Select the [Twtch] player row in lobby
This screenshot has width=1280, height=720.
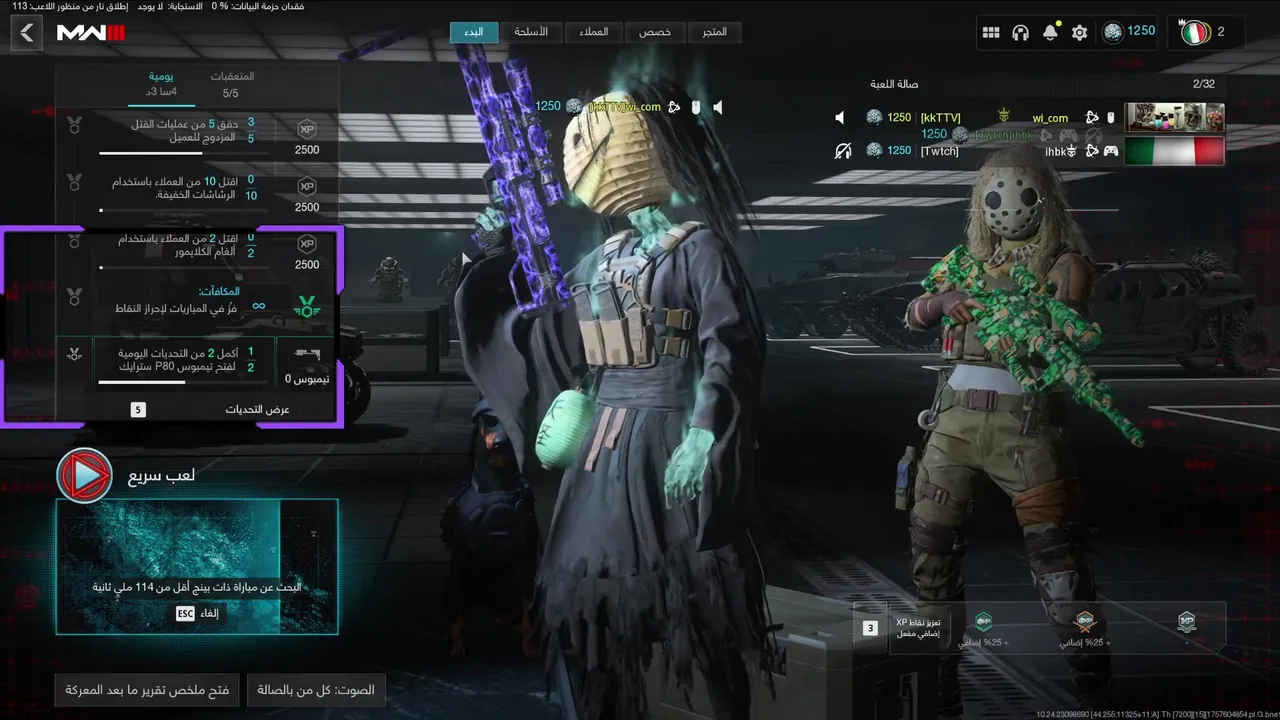coord(1030,151)
